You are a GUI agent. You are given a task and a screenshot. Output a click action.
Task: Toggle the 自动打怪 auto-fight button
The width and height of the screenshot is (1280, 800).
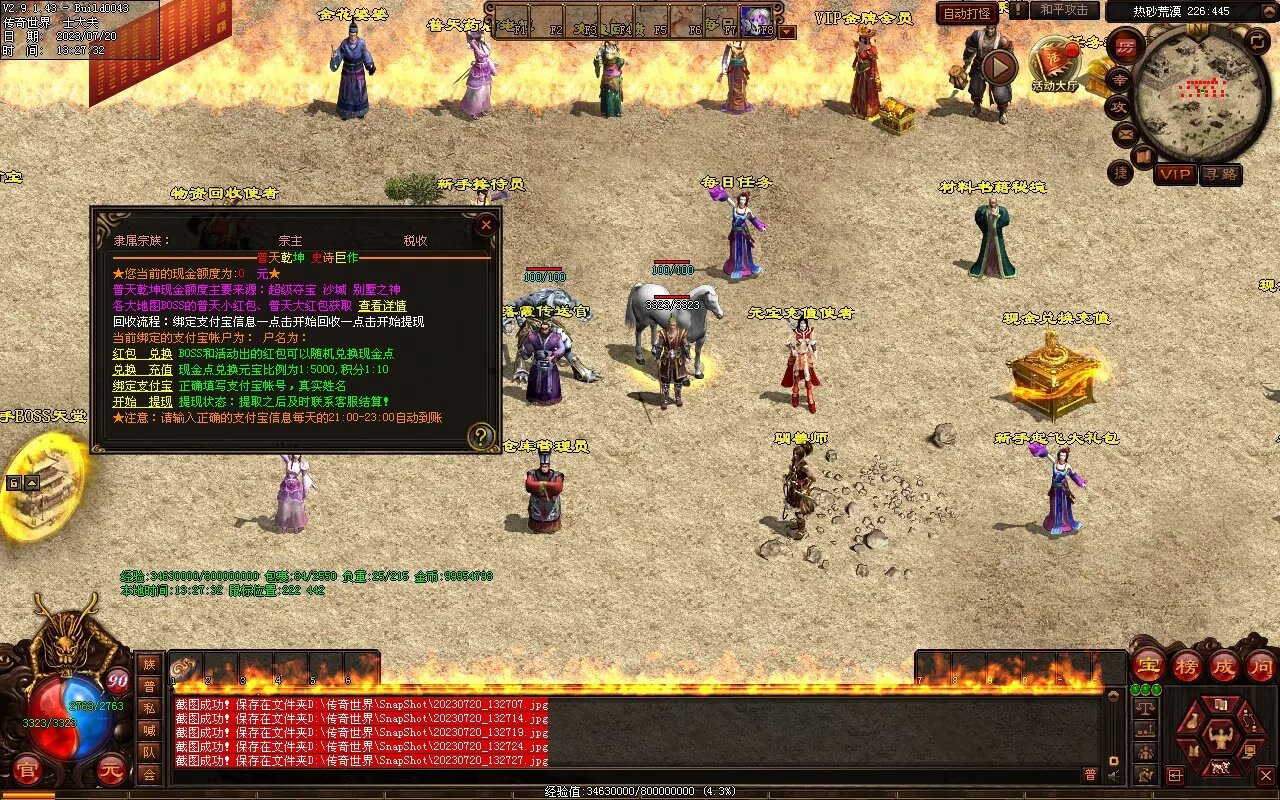(x=967, y=14)
